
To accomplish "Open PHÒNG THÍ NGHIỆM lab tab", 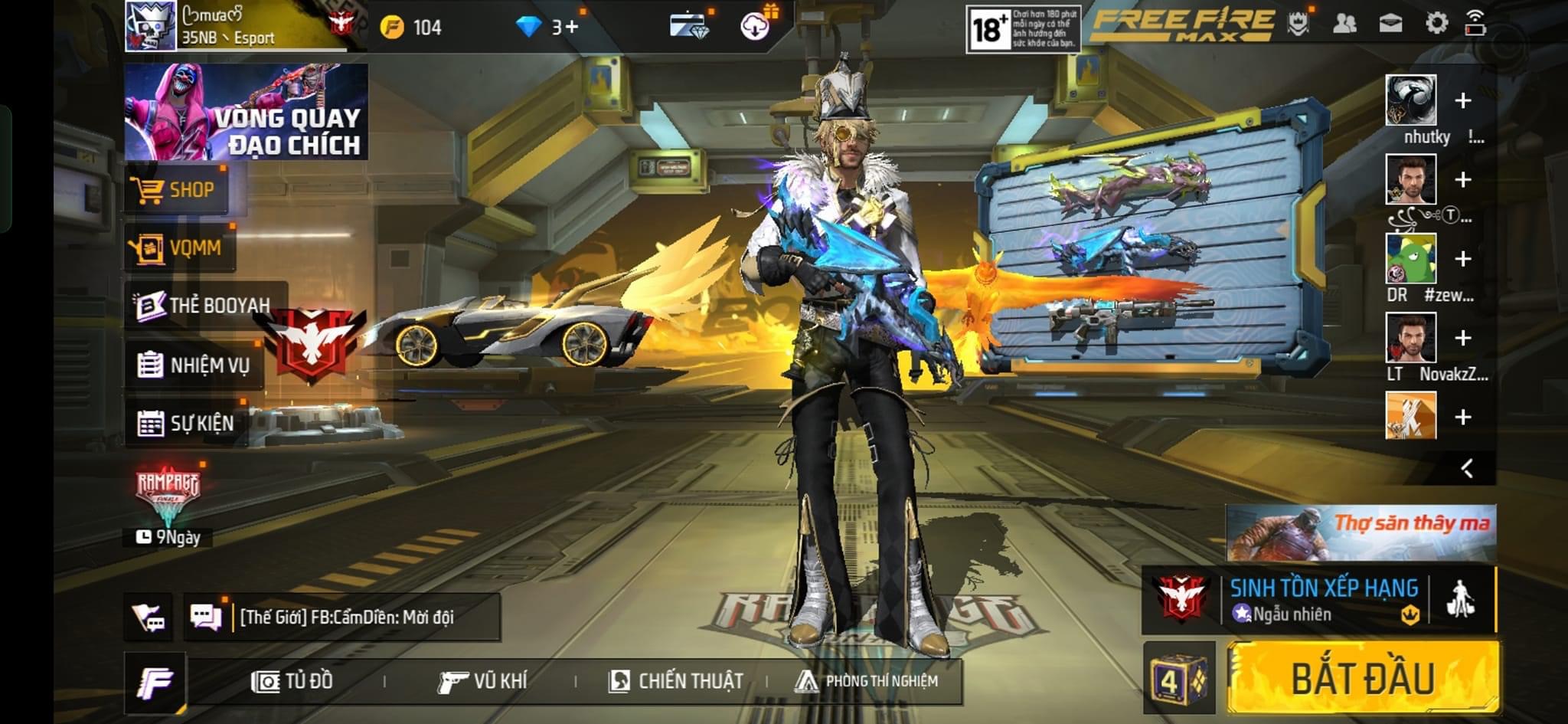I will coord(867,681).
